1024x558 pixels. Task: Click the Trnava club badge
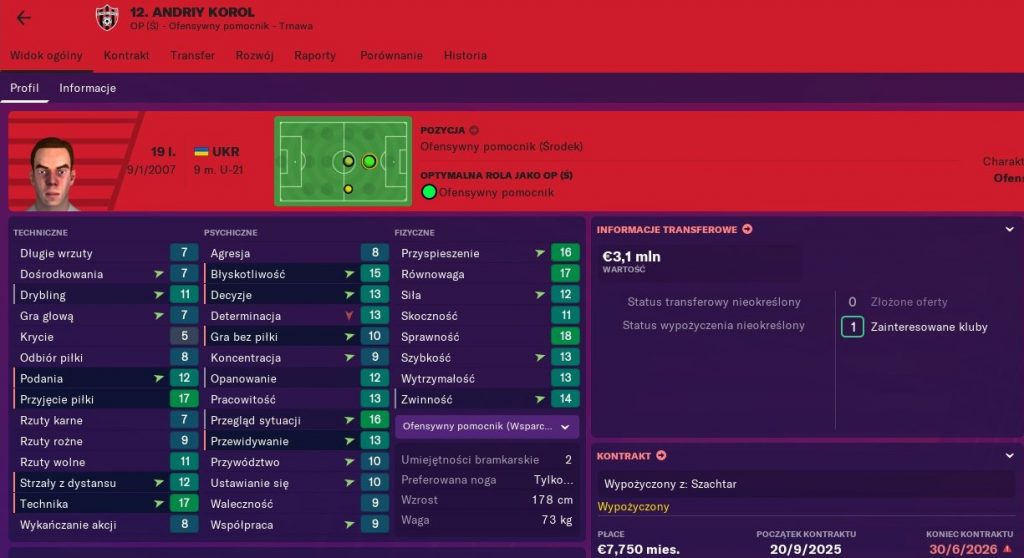(x=106, y=18)
